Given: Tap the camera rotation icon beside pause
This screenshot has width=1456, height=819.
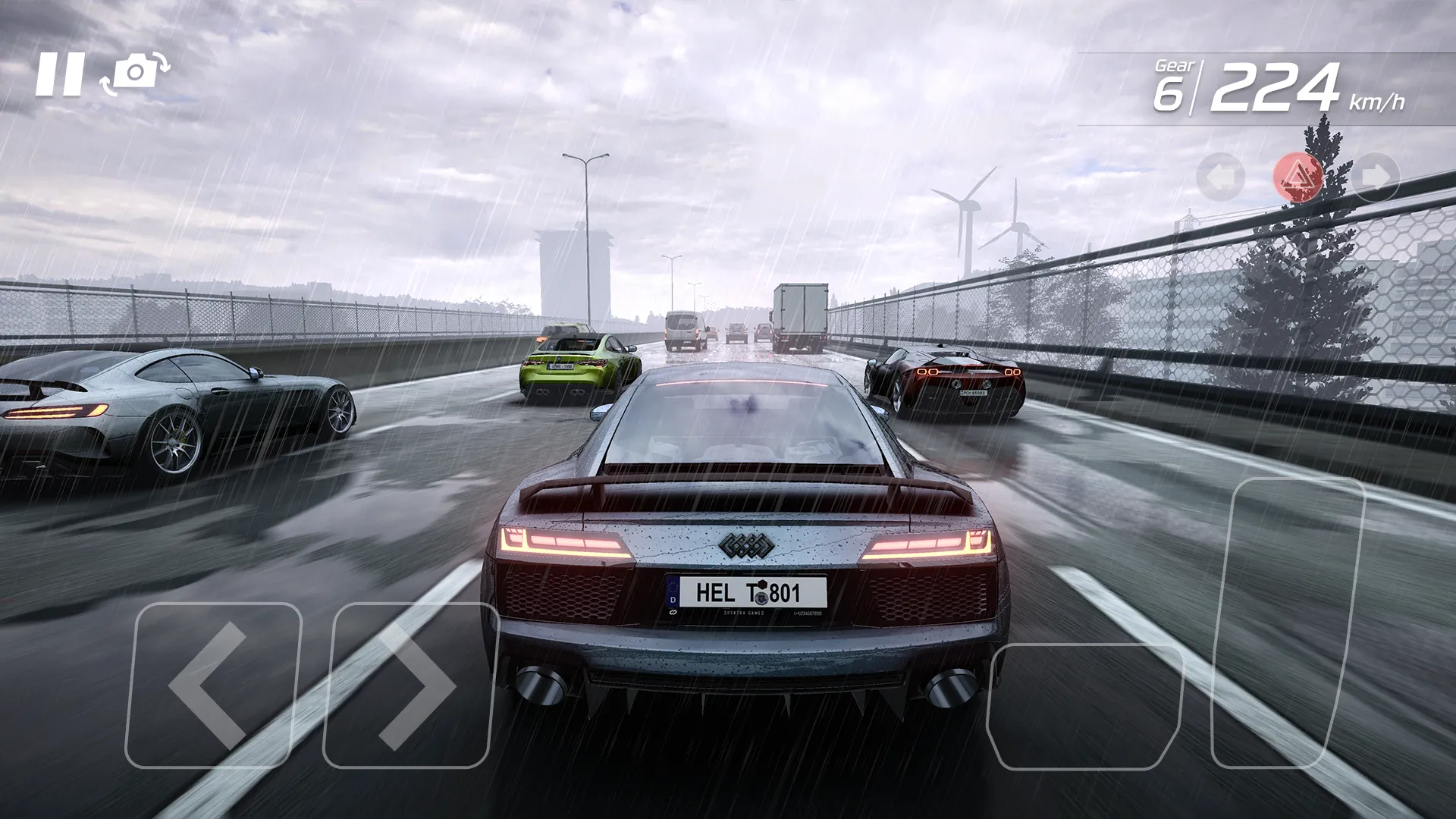Looking at the screenshot, I should coord(135,73).
